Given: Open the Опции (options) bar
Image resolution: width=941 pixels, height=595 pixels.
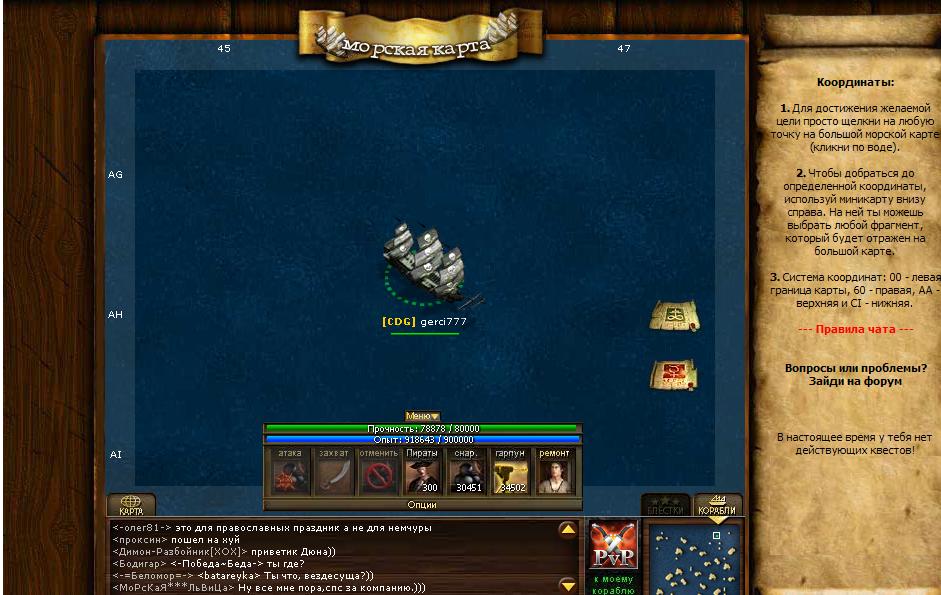Looking at the screenshot, I should (x=422, y=505).
